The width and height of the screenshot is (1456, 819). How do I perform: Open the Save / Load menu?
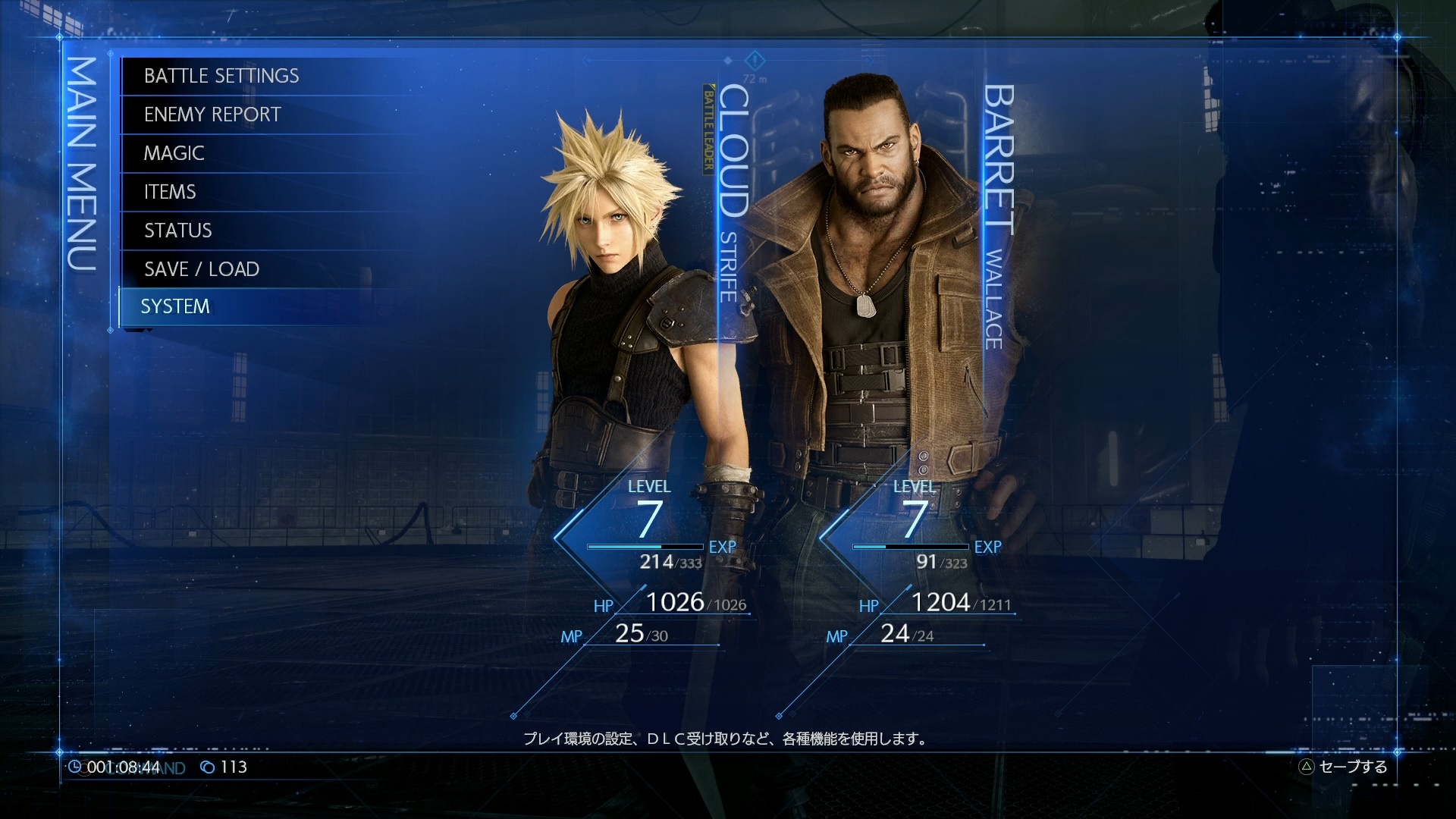tap(202, 269)
